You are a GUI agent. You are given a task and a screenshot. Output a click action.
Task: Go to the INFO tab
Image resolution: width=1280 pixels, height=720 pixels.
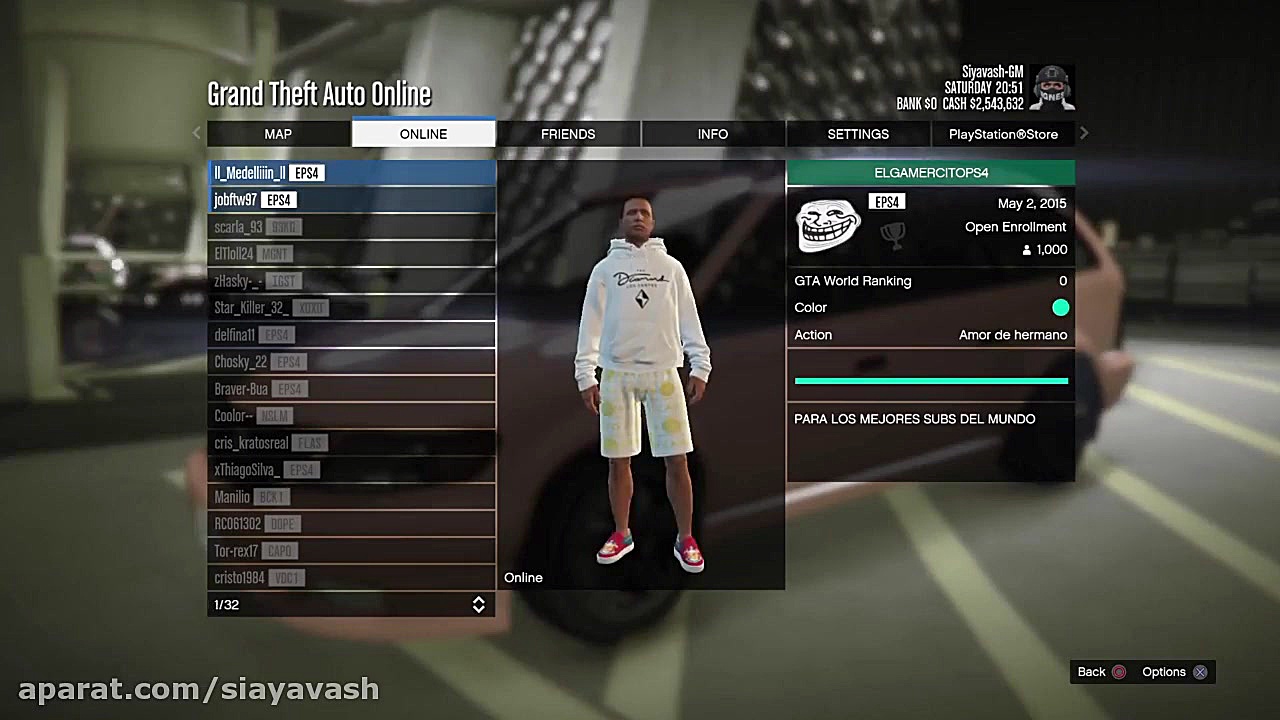[x=713, y=134]
